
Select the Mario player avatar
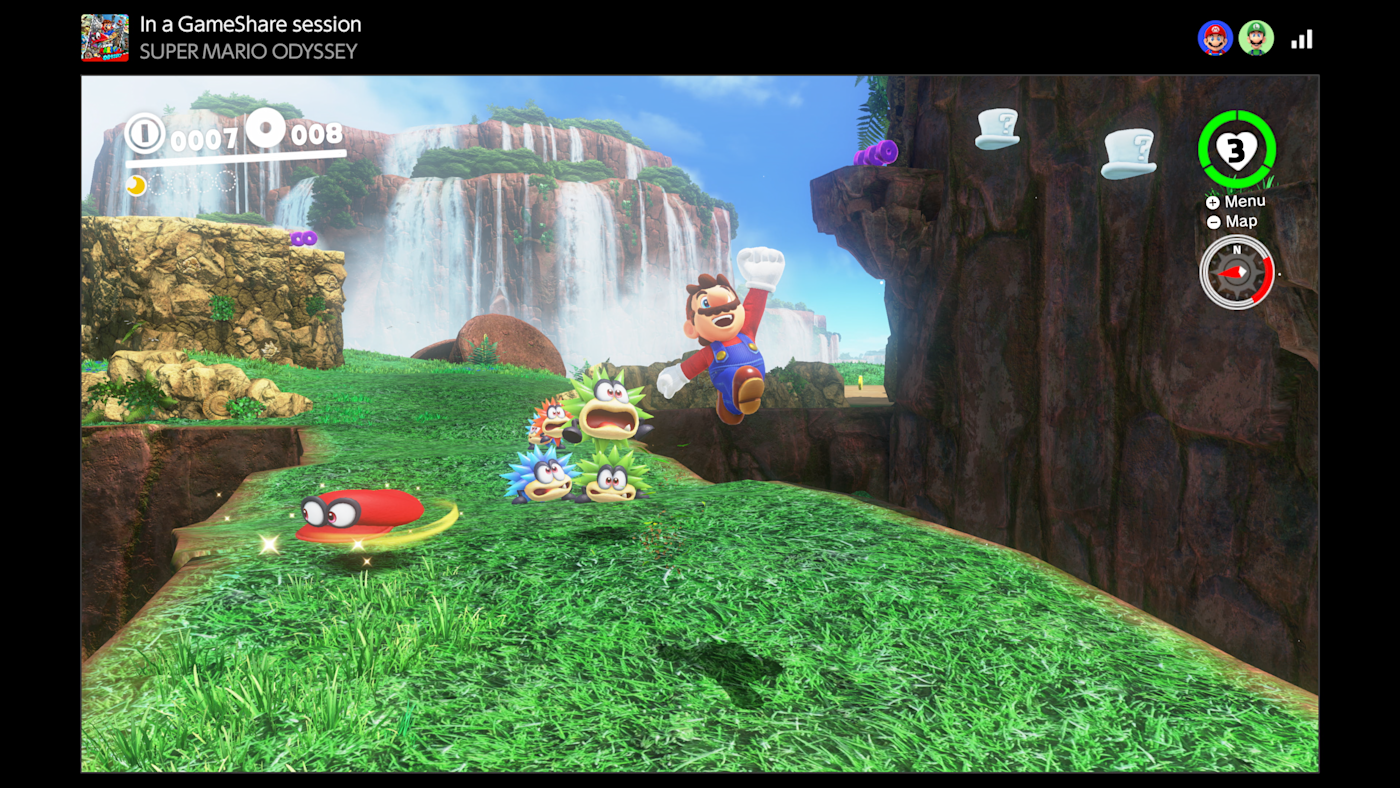coord(1215,38)
